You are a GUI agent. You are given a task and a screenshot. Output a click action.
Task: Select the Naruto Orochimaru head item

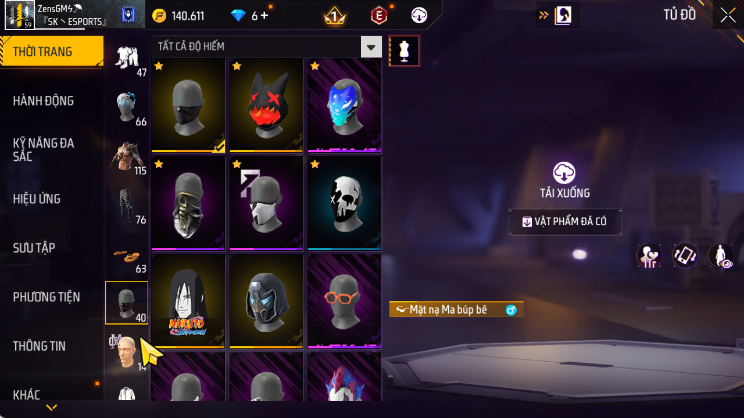point(189,298)
